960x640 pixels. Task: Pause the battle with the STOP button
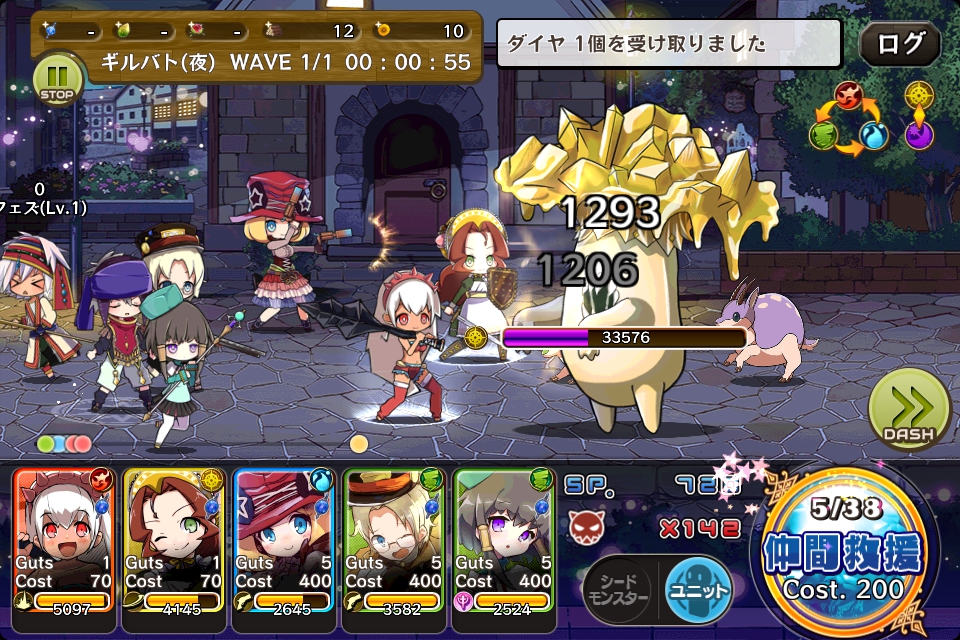tap(58, 80)
